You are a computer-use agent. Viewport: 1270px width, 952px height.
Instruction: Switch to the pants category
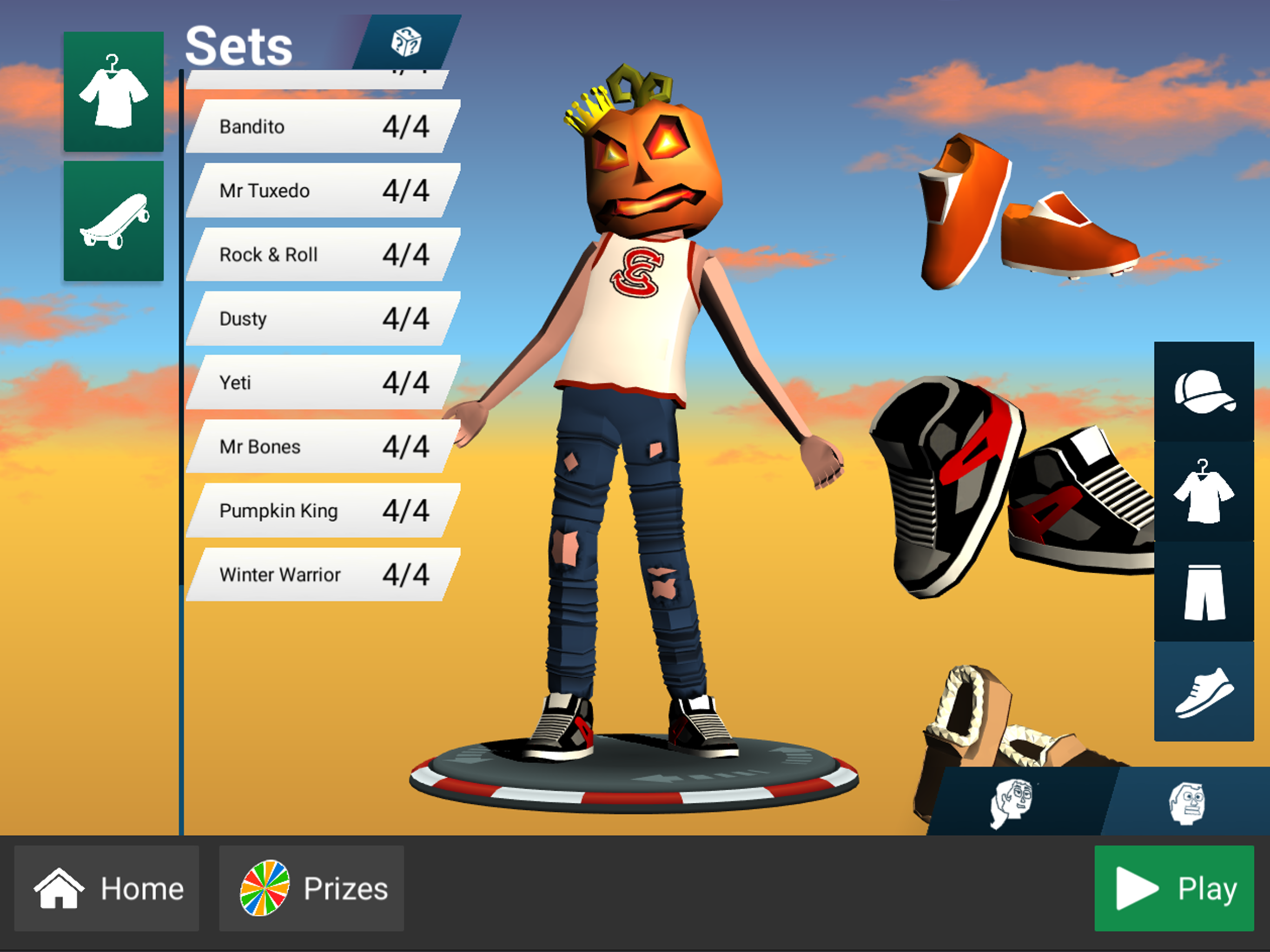pyautogui.click(x=1204, y=591)
